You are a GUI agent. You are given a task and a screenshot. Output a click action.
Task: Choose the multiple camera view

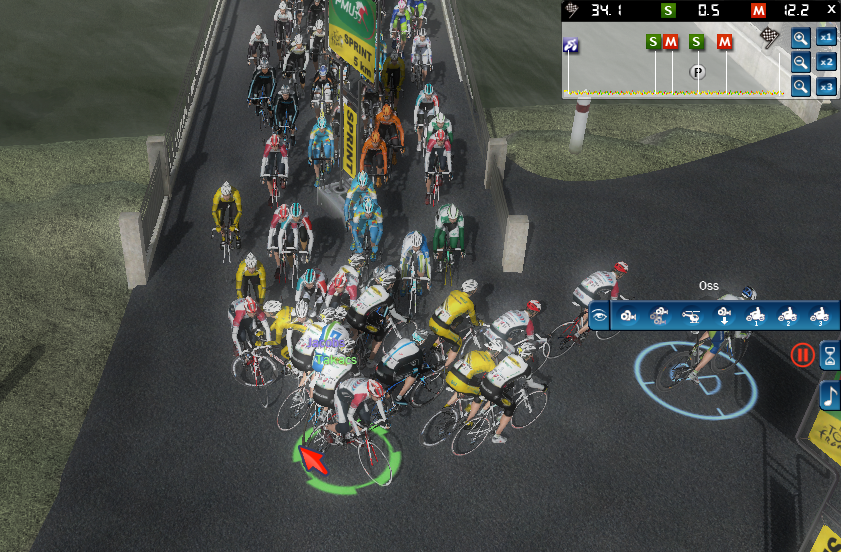[659, 317]
